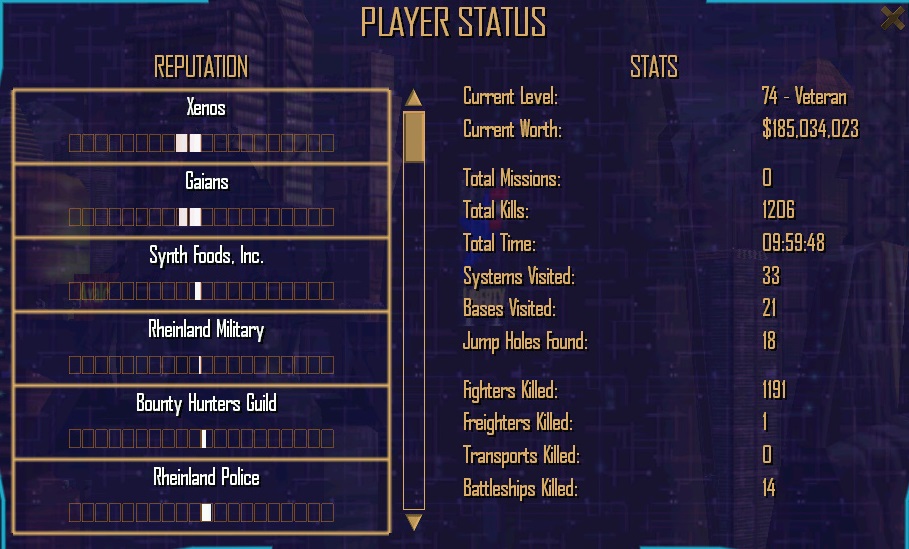Click the reputation list scroll-up arrow
This screenshot has height=549, width=909.
tap(414, 98)
